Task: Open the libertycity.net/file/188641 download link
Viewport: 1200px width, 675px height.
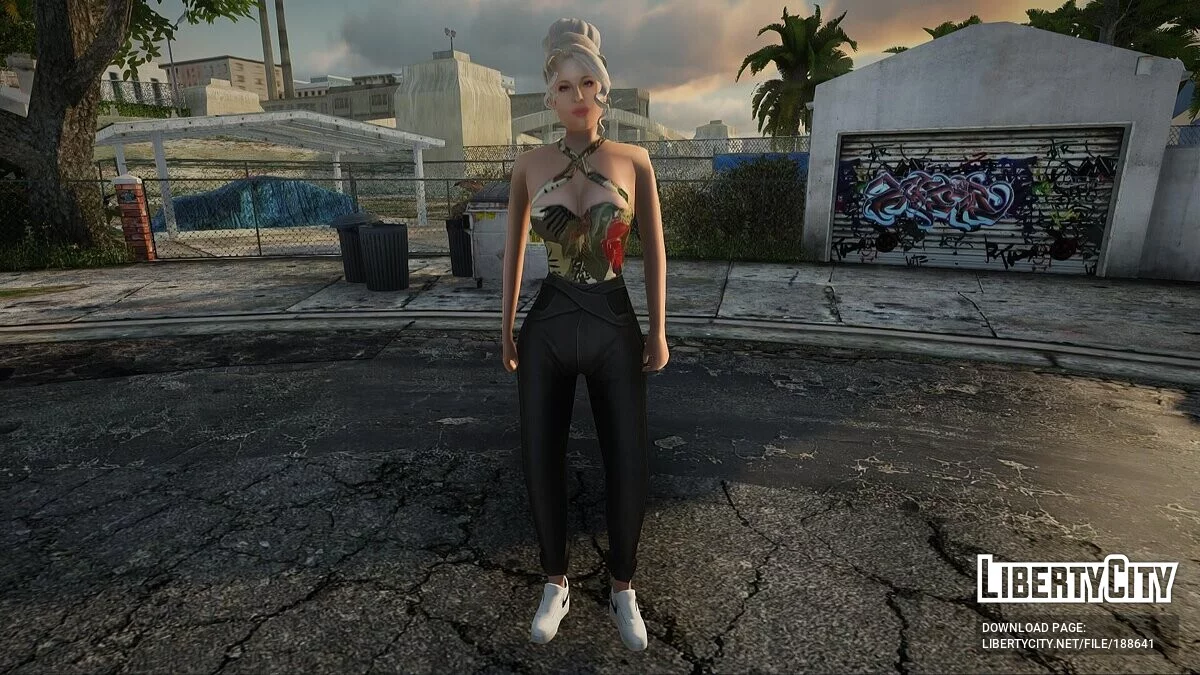Action: [1067, 644]
